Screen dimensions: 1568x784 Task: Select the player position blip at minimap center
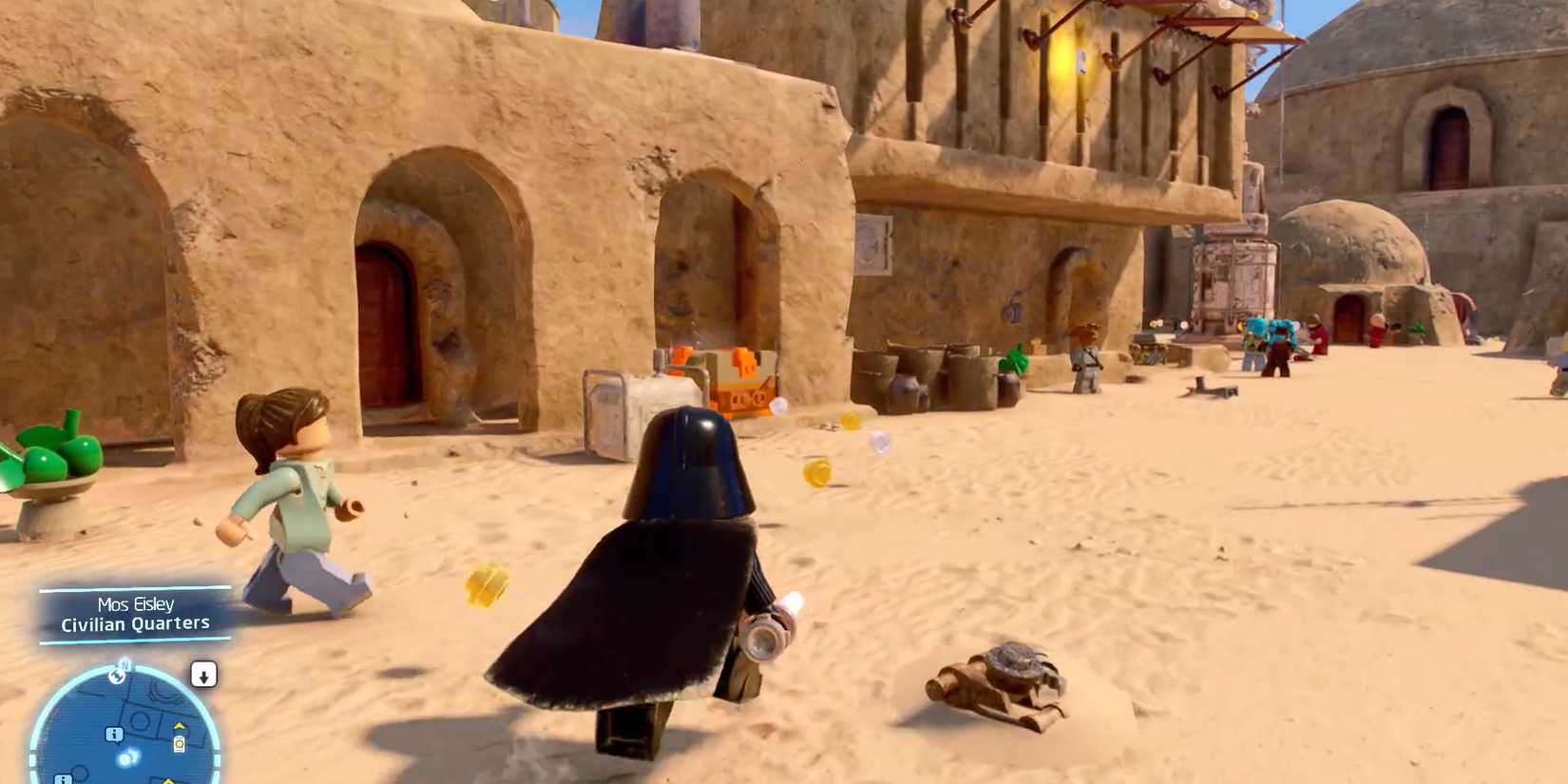coord(126,758)
